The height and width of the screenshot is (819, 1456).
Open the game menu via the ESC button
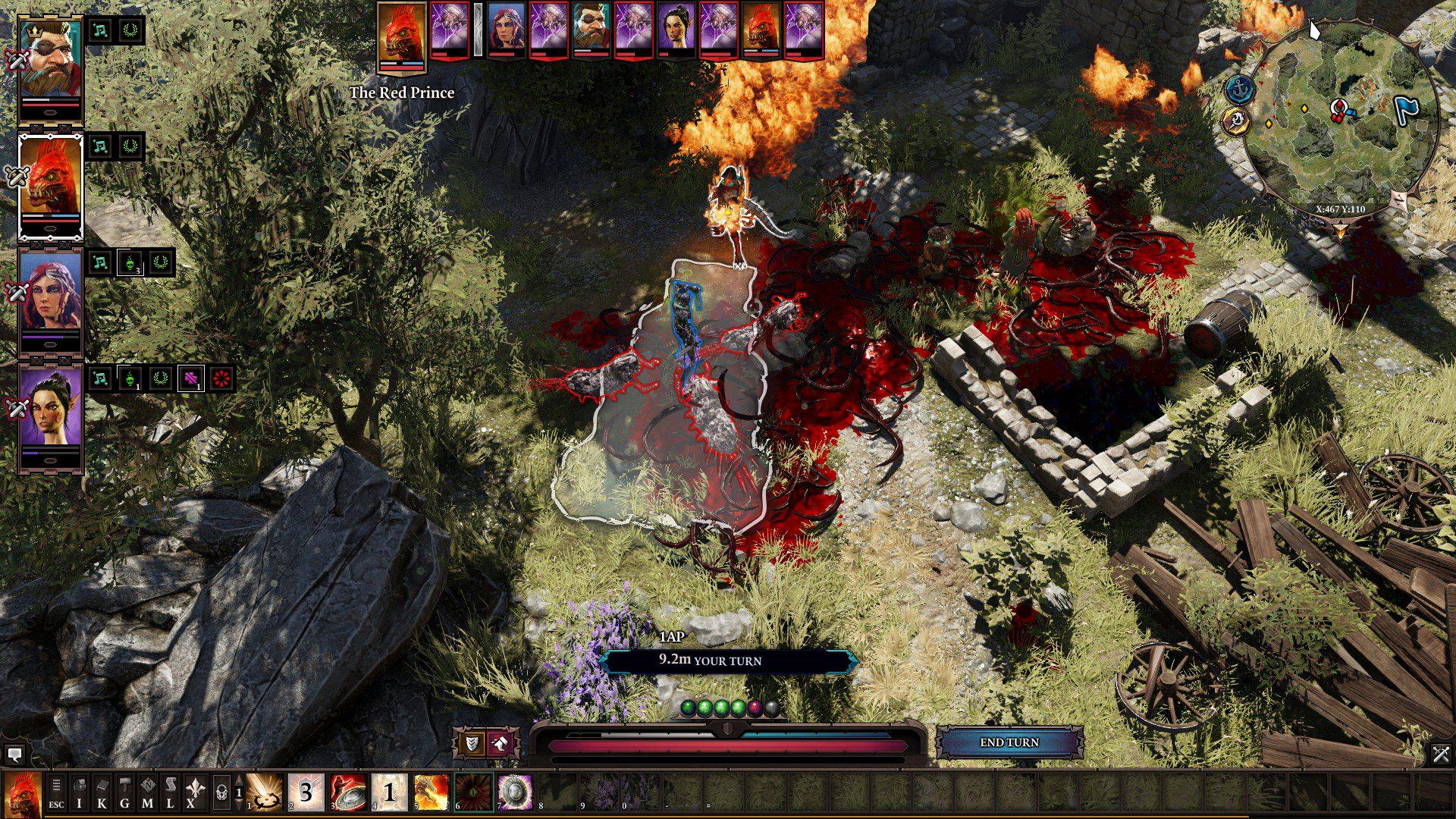(x=57, y=792)
